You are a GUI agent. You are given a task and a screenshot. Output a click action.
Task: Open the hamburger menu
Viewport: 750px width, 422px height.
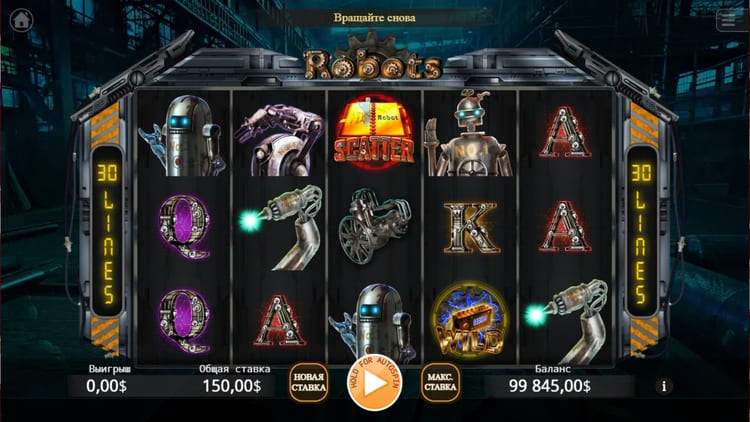pos(730,21)
